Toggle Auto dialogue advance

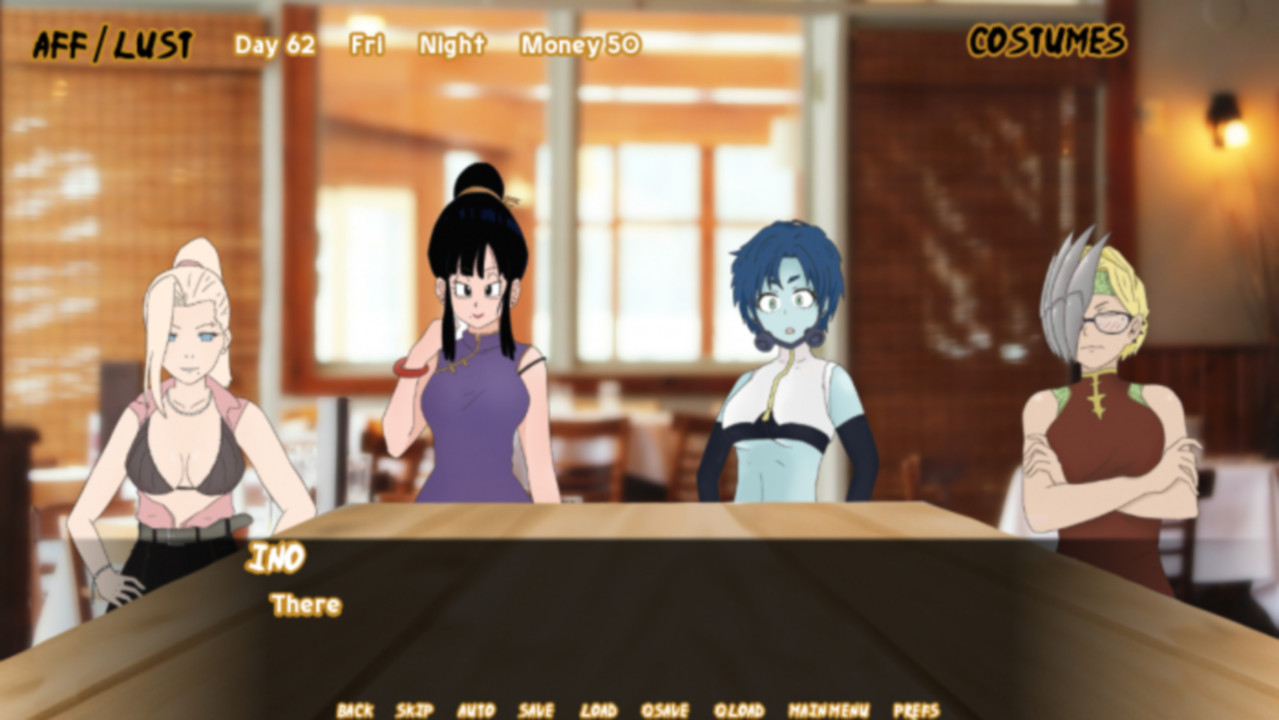[x=476, y=710]
